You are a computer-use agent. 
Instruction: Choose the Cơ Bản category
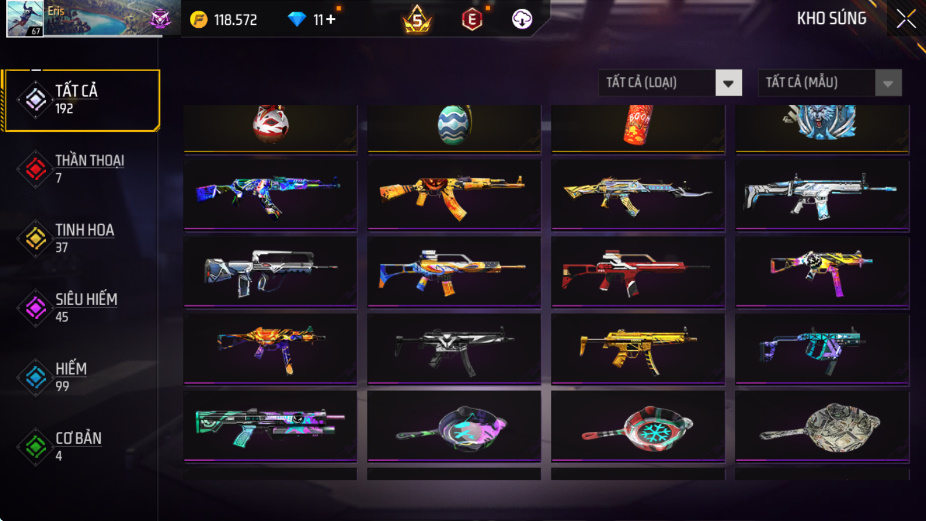pyautogui.click(x=78, y=446)
